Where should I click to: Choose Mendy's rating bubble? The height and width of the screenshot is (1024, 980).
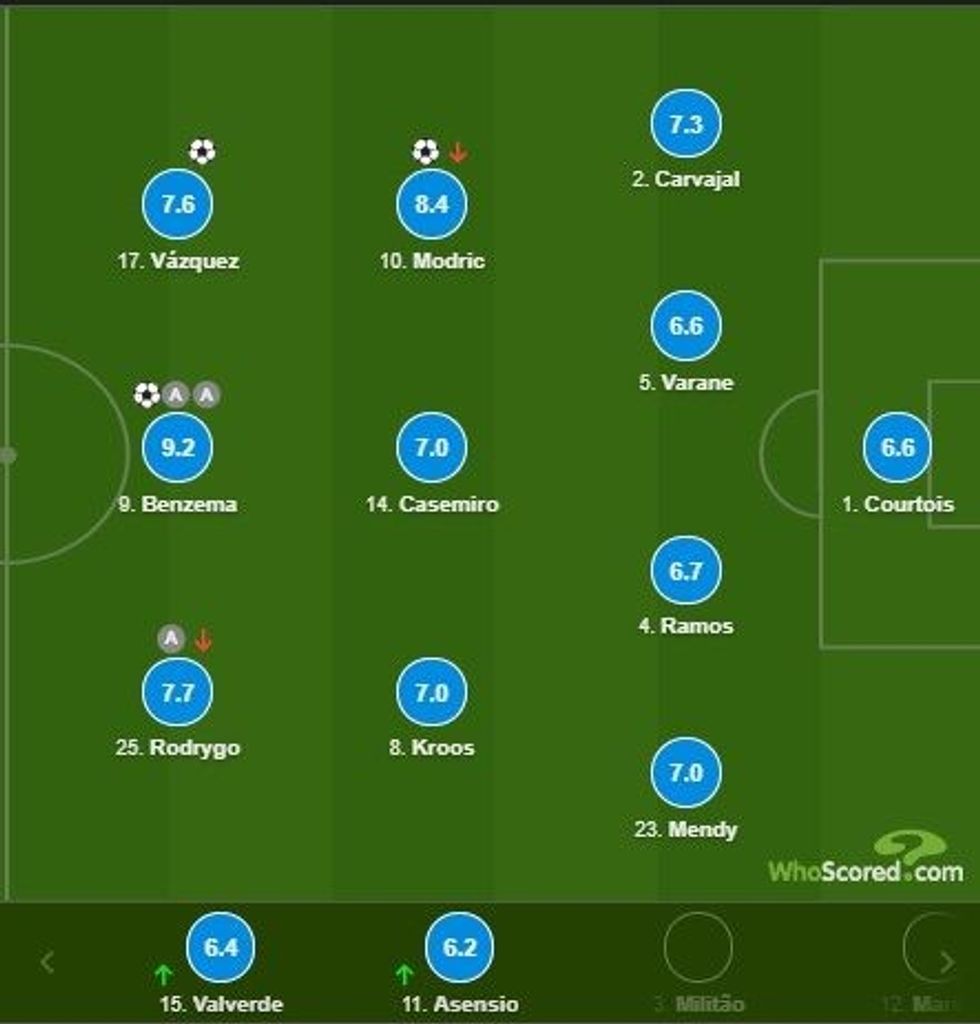(686, 773)
